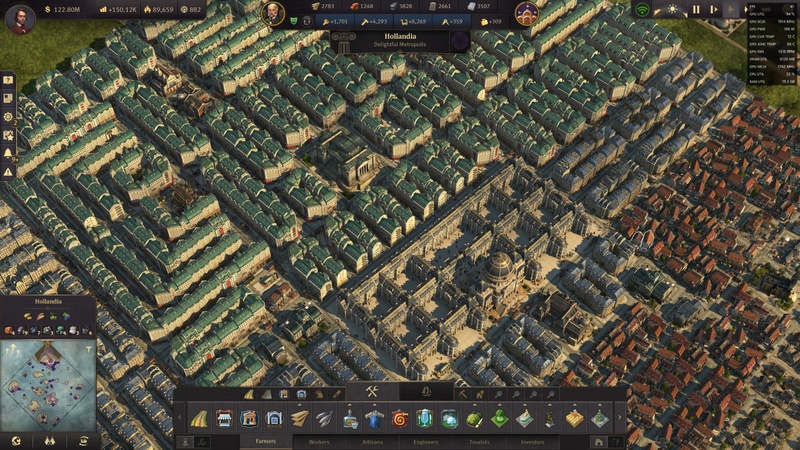Open the Investors building tab
The height and width of the screenshot is (450, 800).
coord(532,440)
